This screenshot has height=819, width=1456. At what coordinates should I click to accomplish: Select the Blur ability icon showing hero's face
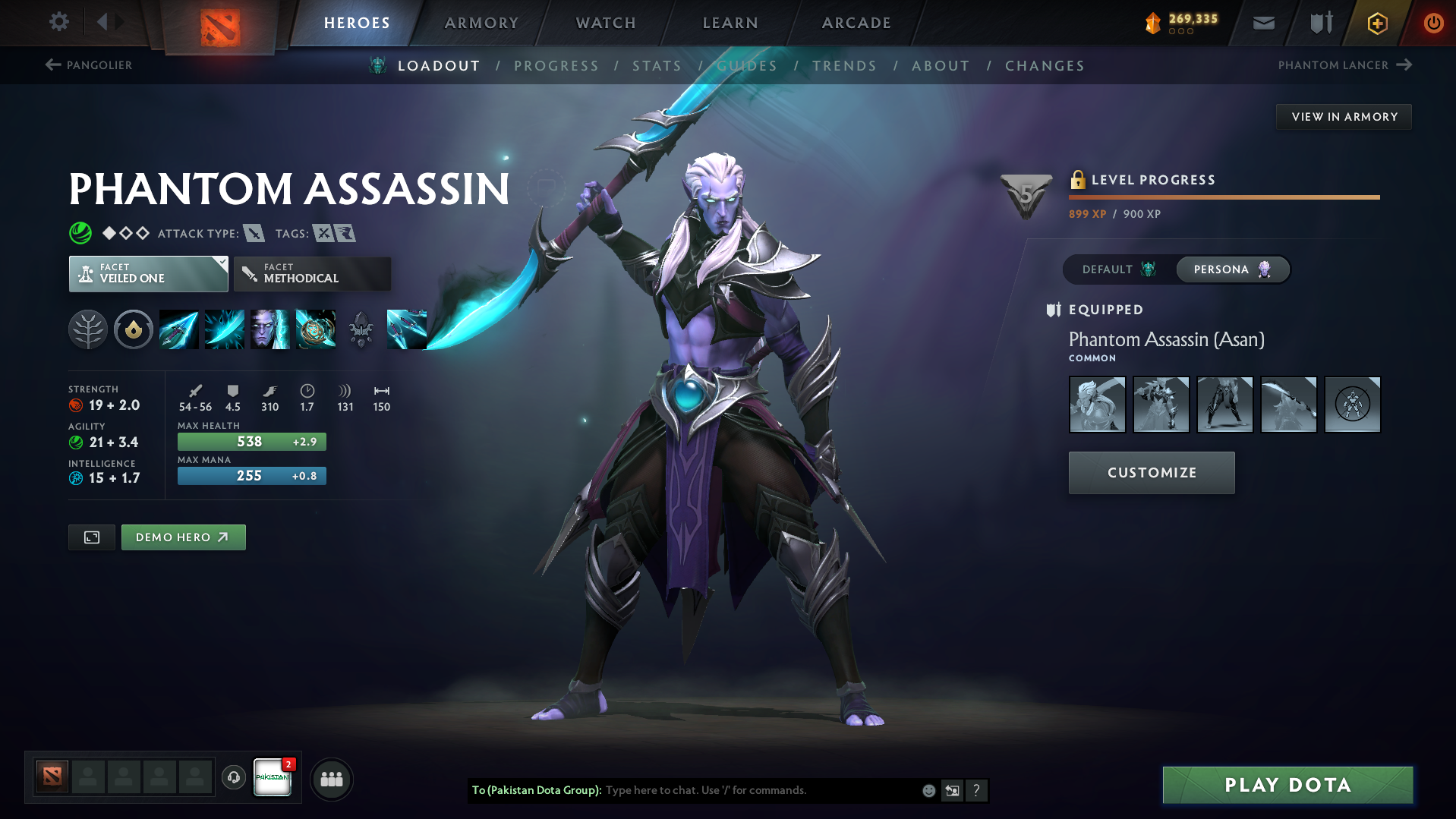[270, 329]
